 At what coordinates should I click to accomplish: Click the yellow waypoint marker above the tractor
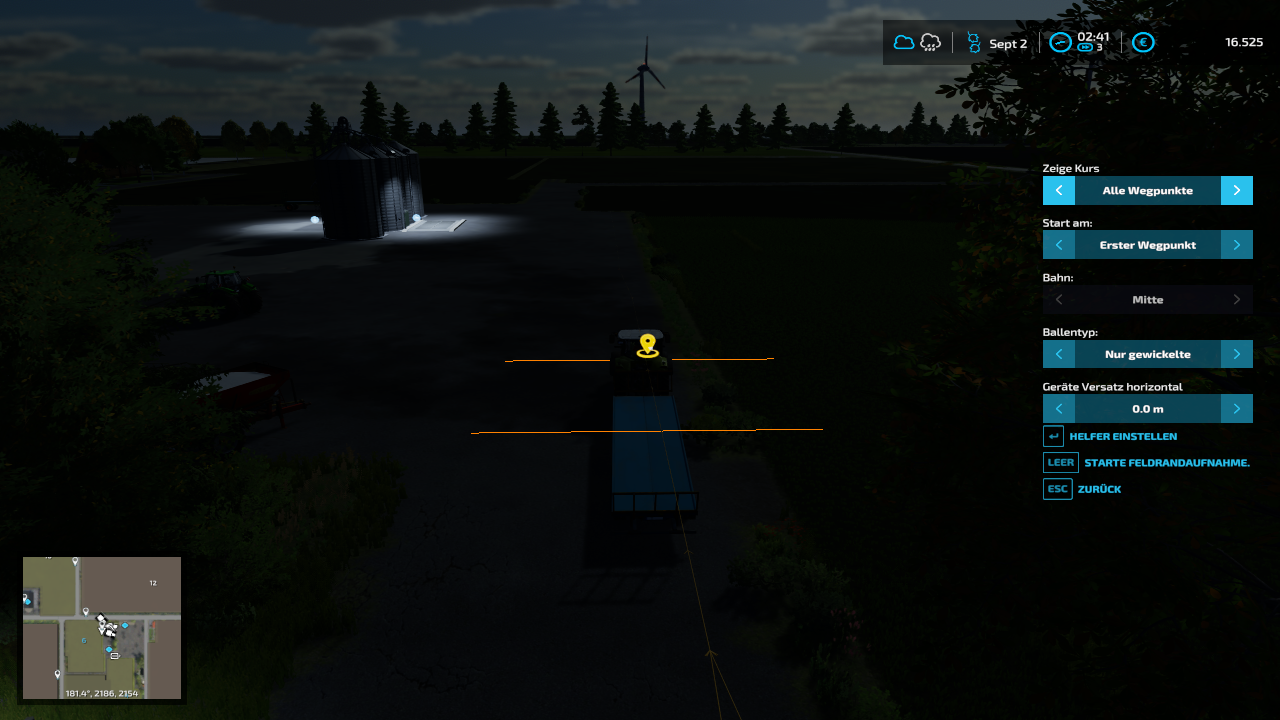pyautogui.click(x=648, y=344)
